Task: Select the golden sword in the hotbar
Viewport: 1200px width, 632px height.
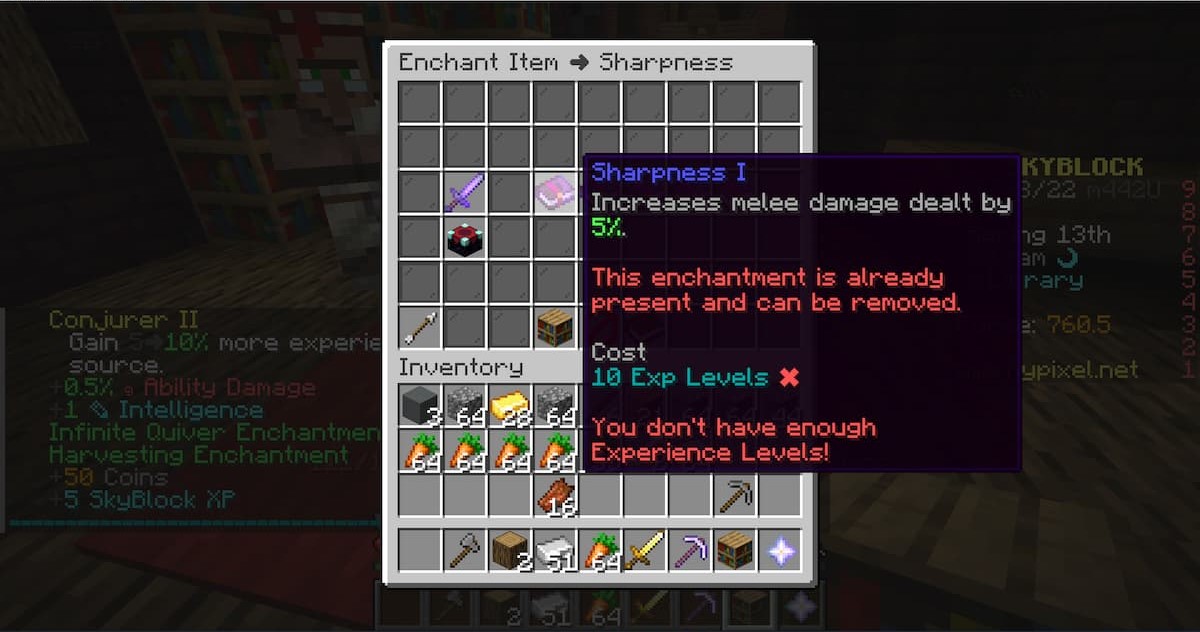Action: click(x=645, y=550)
